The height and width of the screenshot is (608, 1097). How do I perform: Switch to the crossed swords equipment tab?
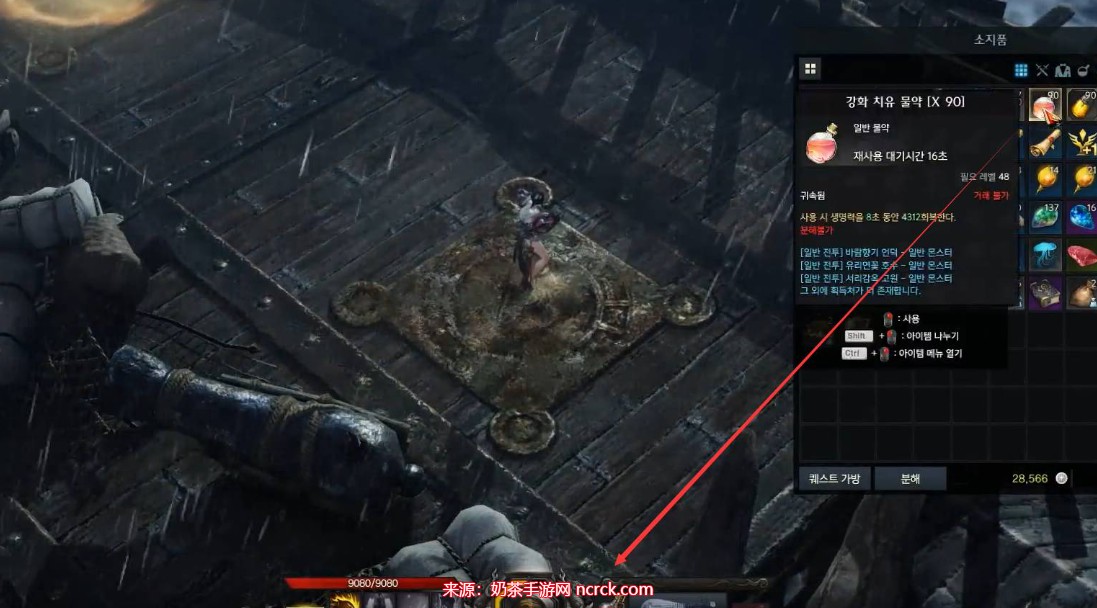pyautogui.click(x=1042, y=70)
